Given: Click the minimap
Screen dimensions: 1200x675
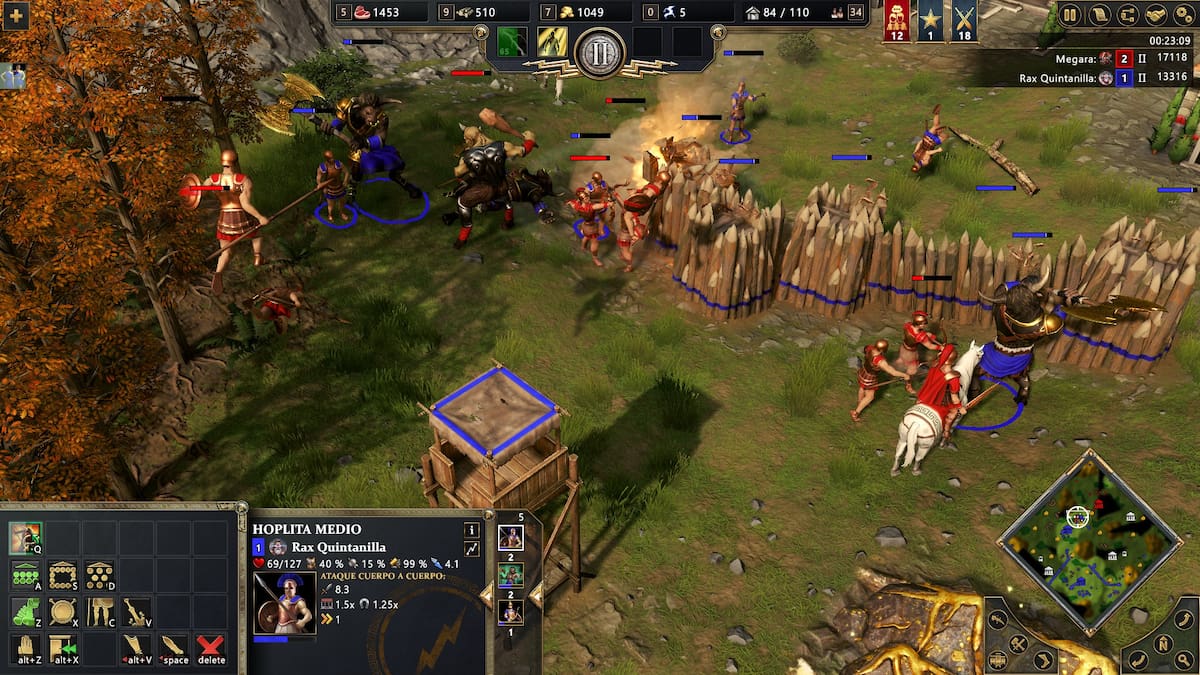Looking at the screenshot, I should (x=1089, y=542).
